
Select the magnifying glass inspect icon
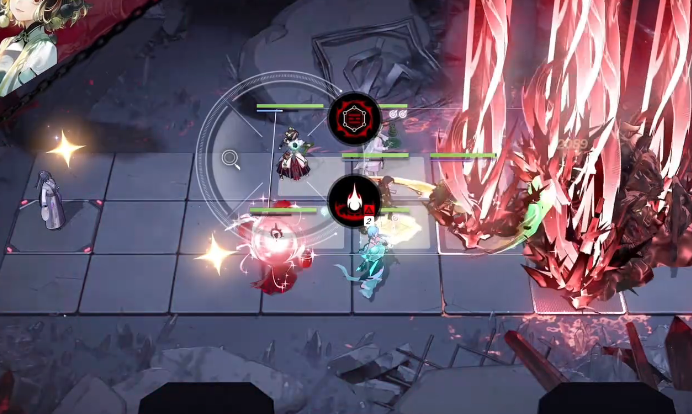tap(231, 158)
